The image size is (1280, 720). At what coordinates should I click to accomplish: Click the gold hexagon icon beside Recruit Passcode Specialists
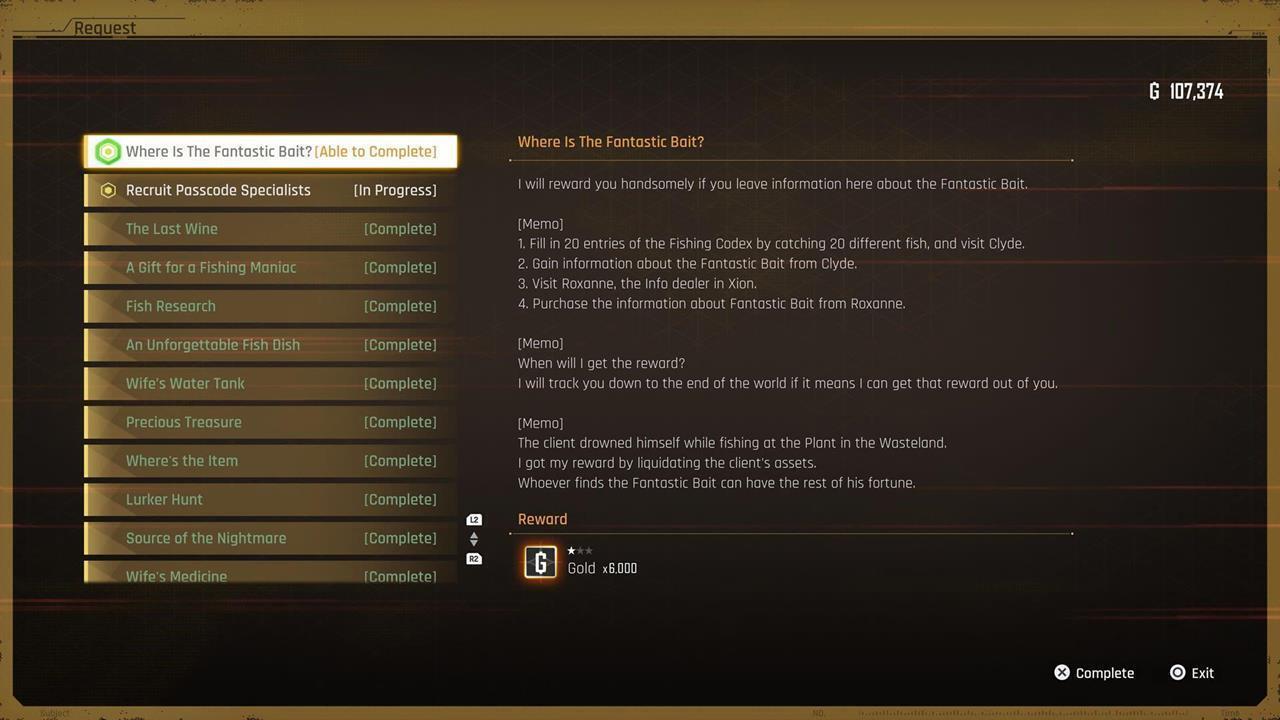(108, 190)
